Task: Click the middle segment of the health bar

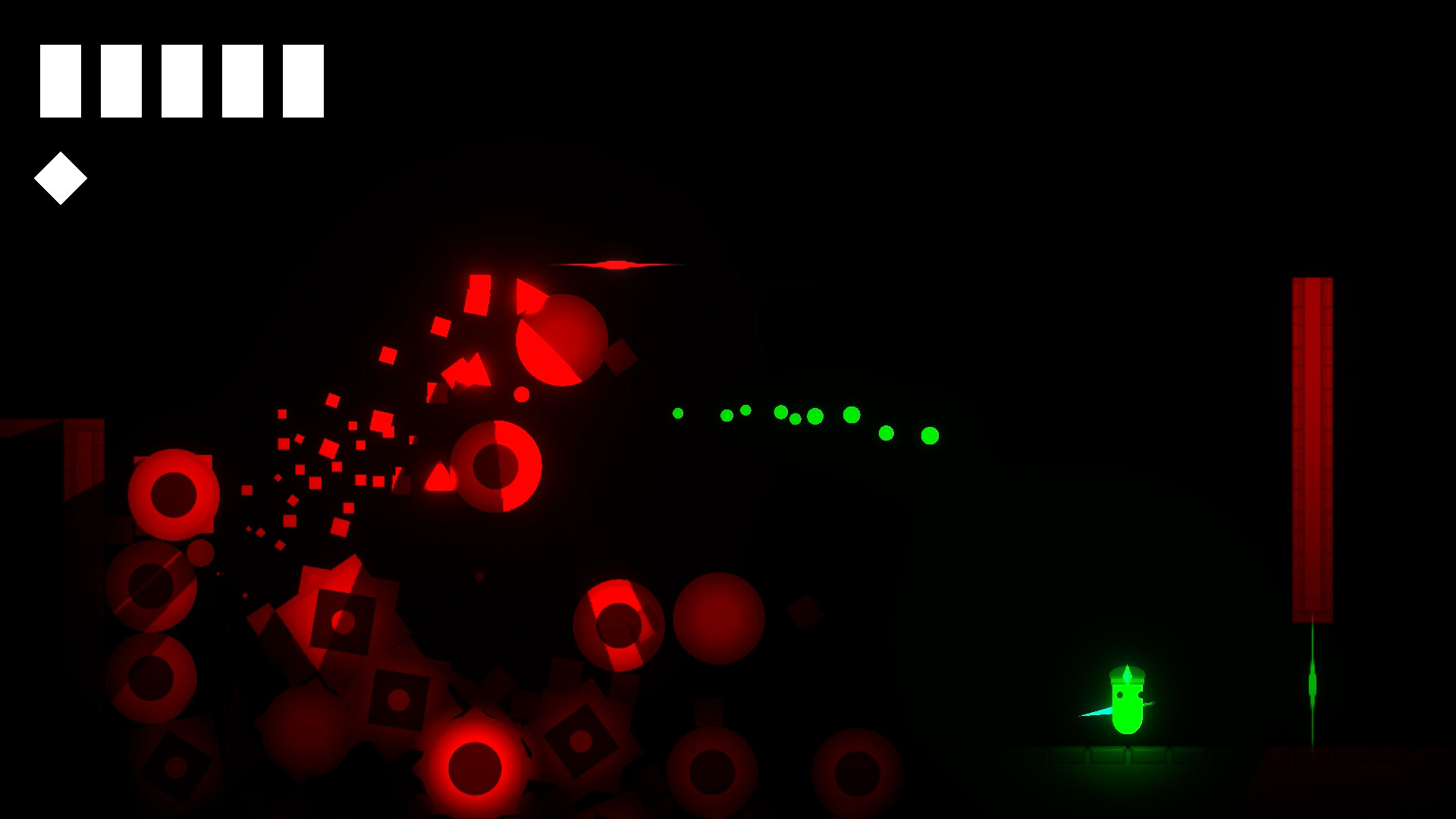Action: (180, 82)
